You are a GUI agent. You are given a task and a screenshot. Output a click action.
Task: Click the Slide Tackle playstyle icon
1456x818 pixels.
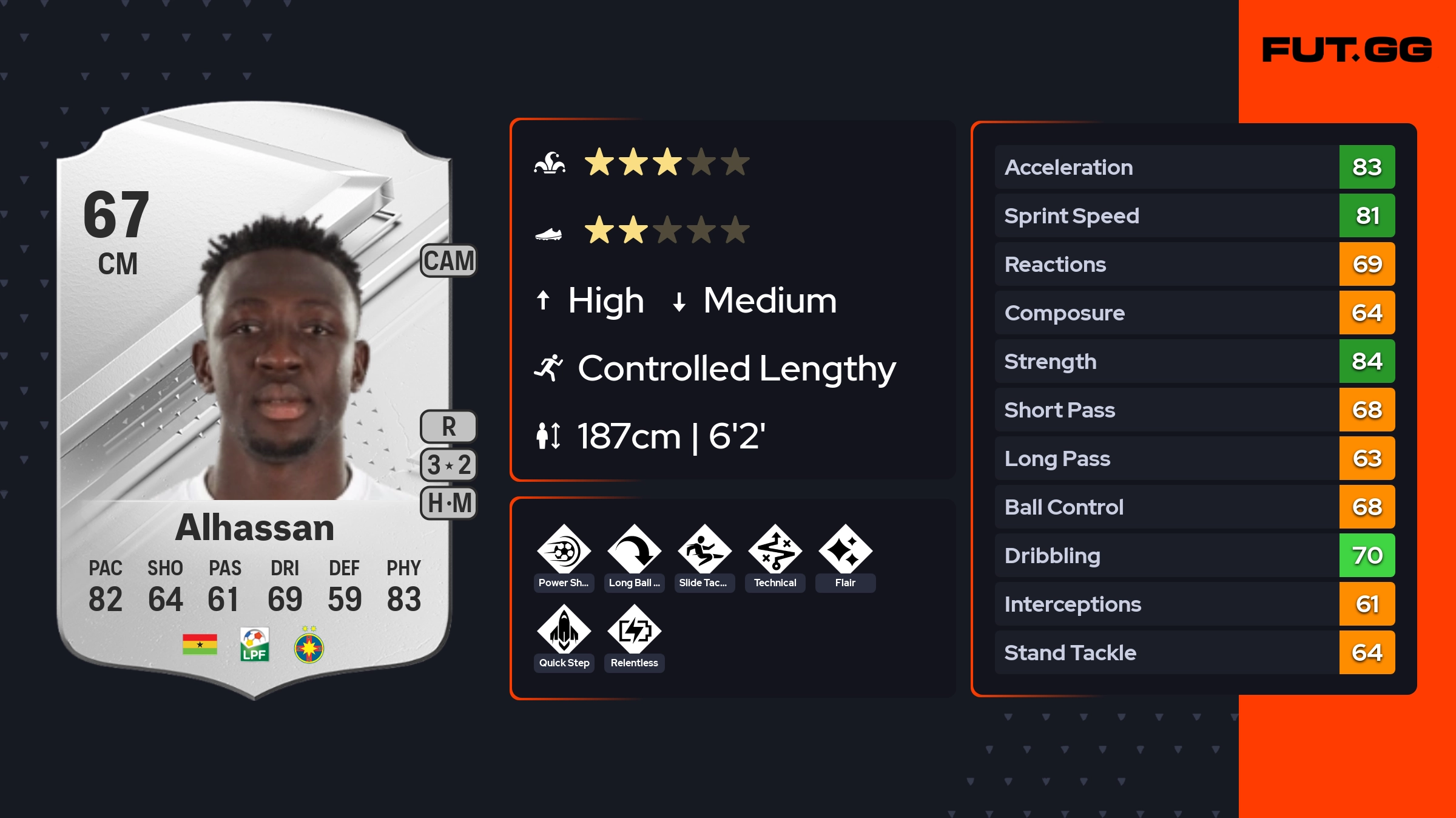click(704, 550)
